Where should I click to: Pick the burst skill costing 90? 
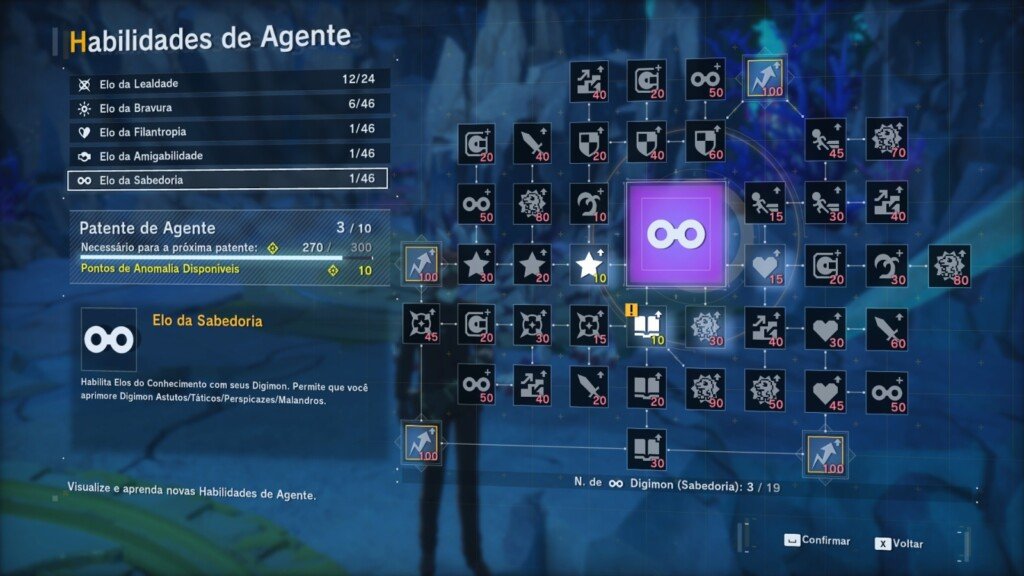705,388
